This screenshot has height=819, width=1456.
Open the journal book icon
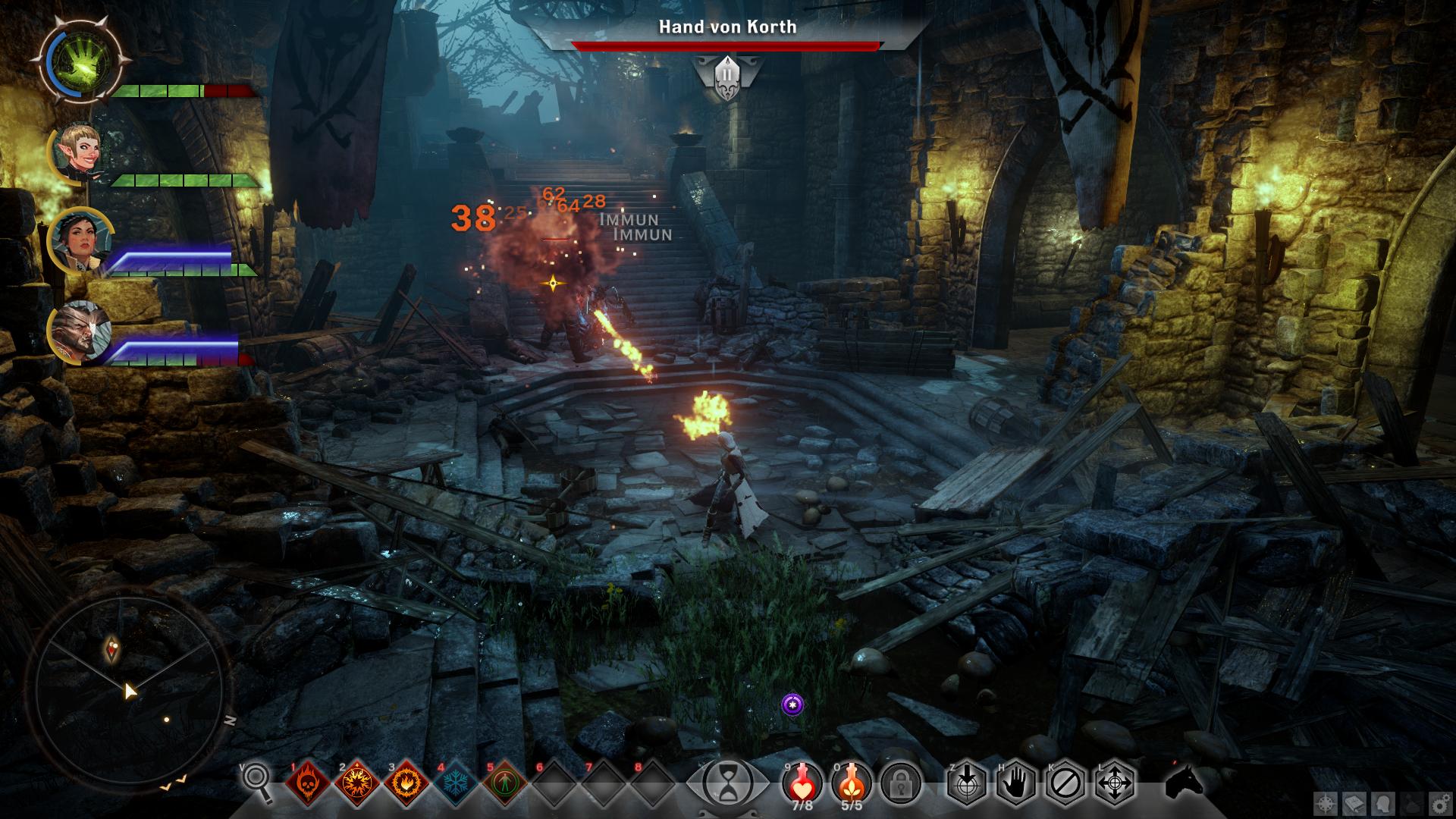point(1355,803)
